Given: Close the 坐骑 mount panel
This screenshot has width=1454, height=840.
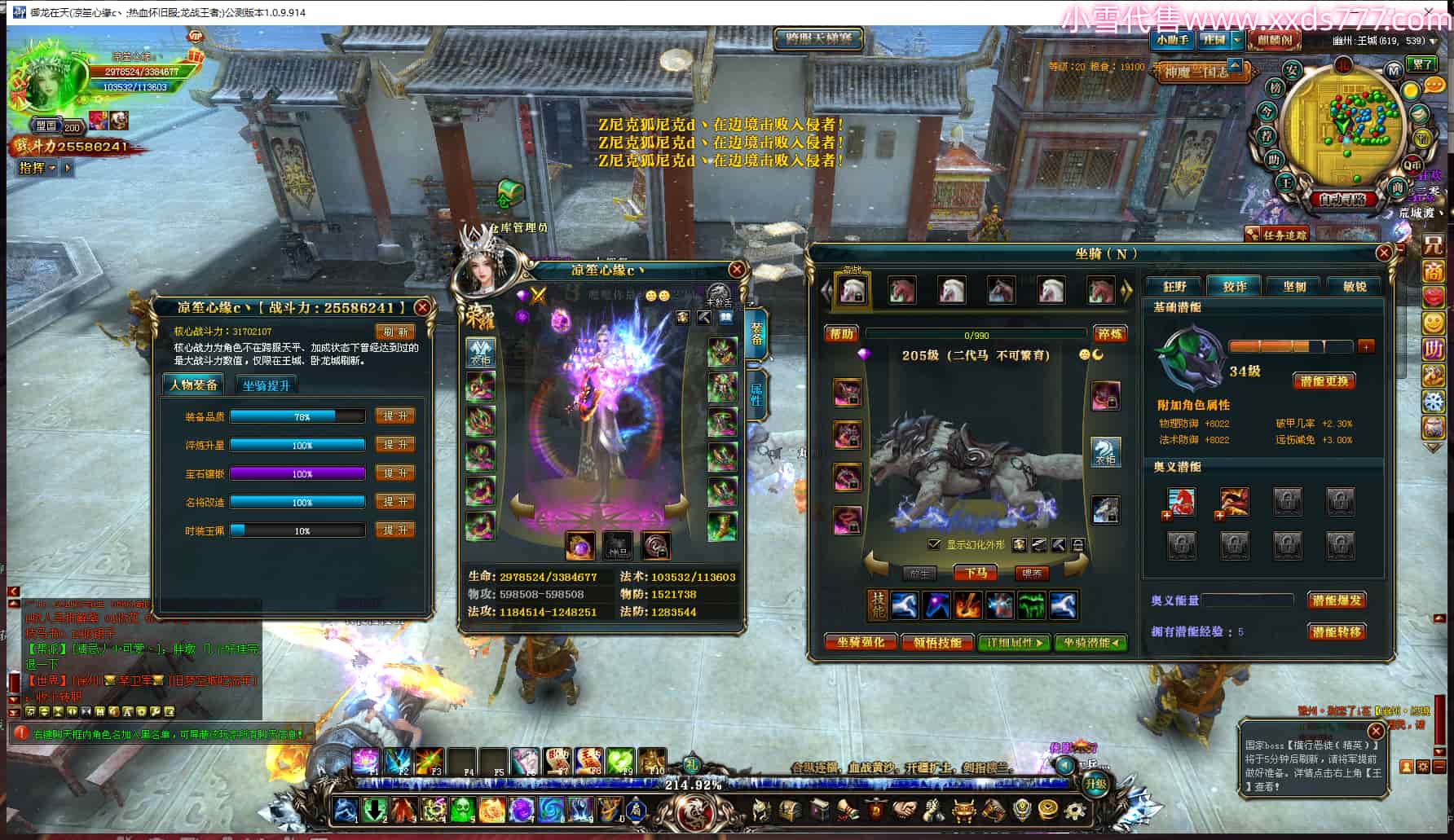Looking at the screenshot, I should [1383, 253].
